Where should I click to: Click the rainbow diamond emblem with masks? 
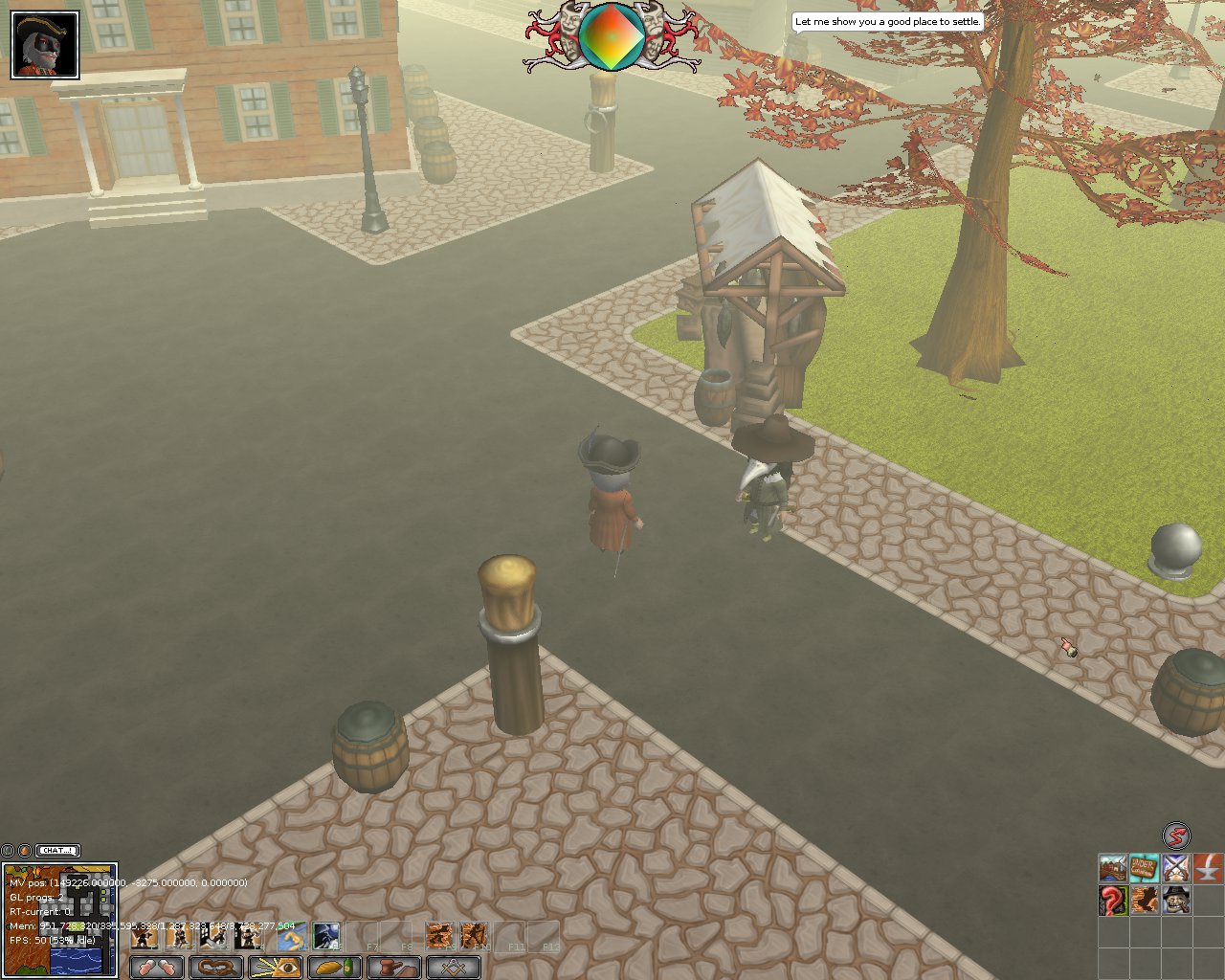click(611, 36)
